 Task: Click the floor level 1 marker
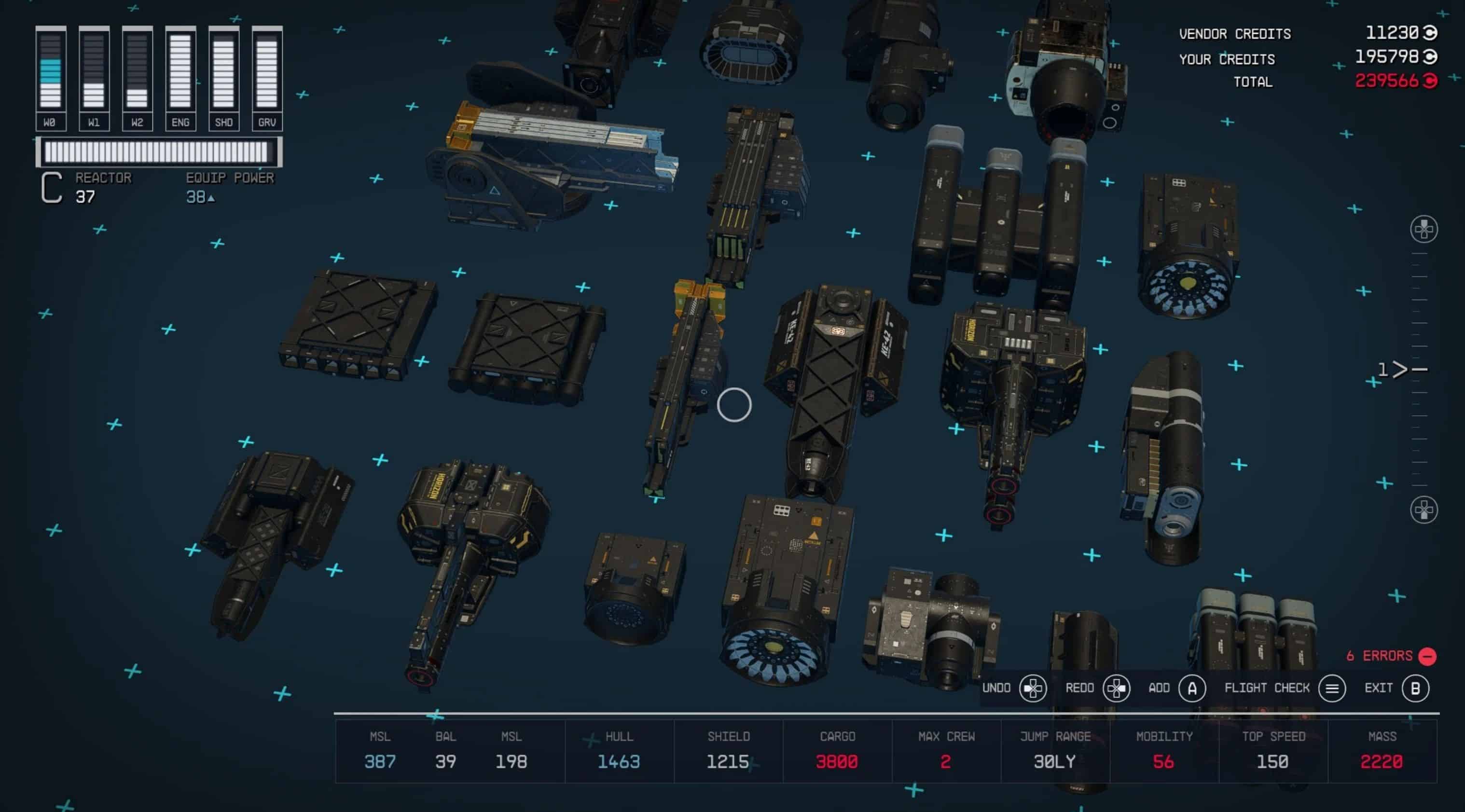(x=1400, y=370)
